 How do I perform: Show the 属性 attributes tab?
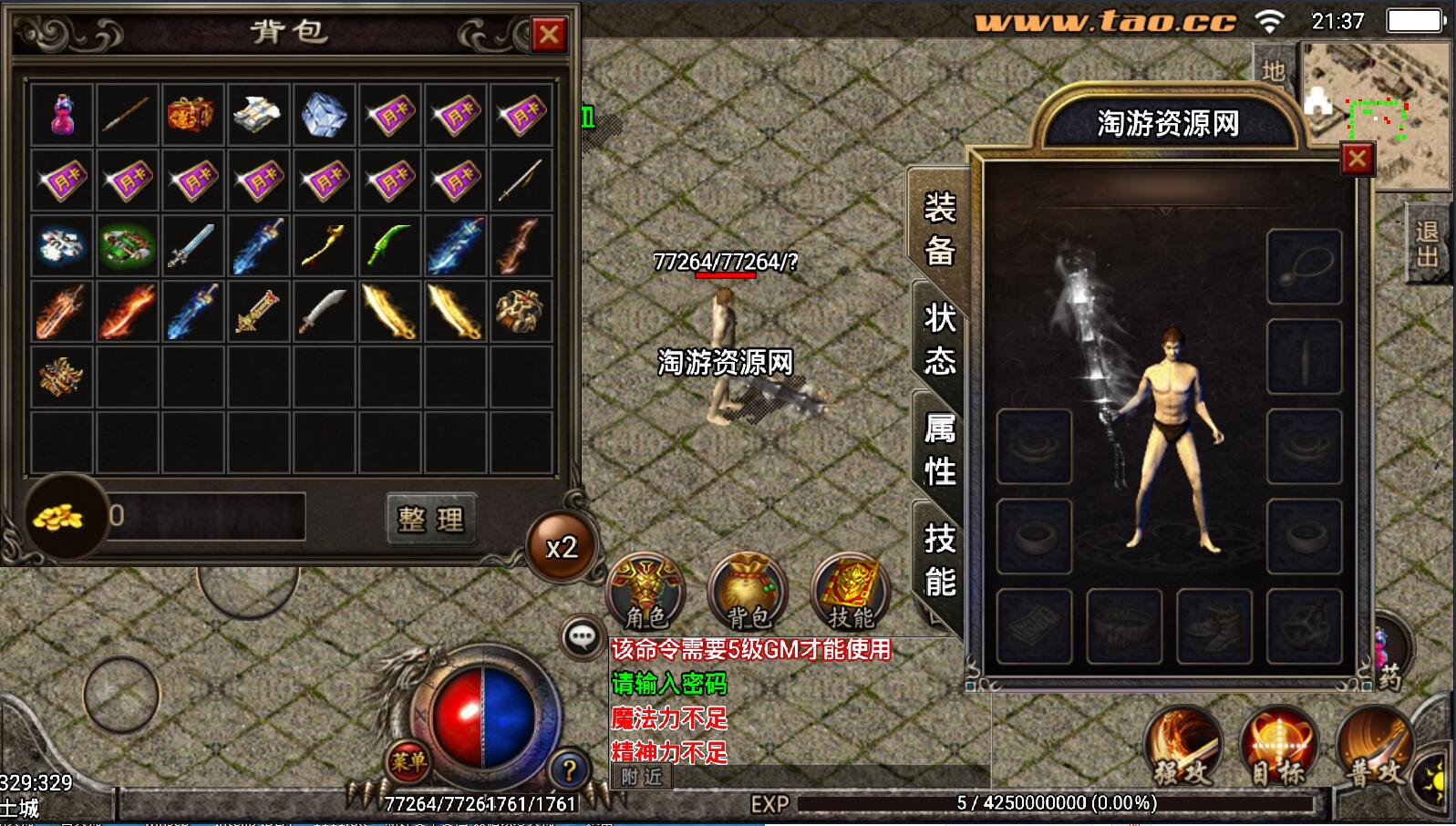coord(939,449)
